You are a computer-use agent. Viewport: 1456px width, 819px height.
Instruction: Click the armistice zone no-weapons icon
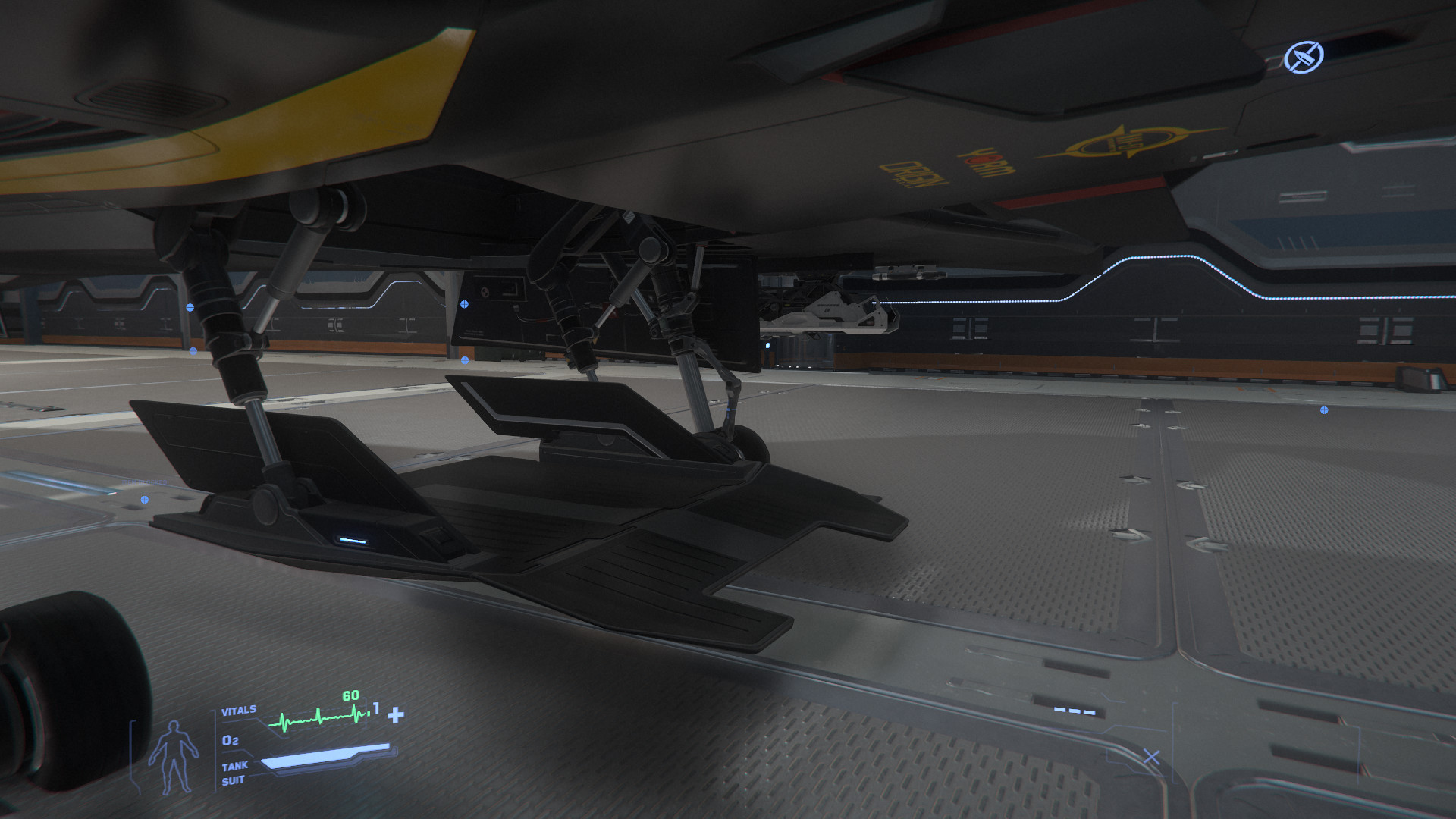(x=1304, y=56)
